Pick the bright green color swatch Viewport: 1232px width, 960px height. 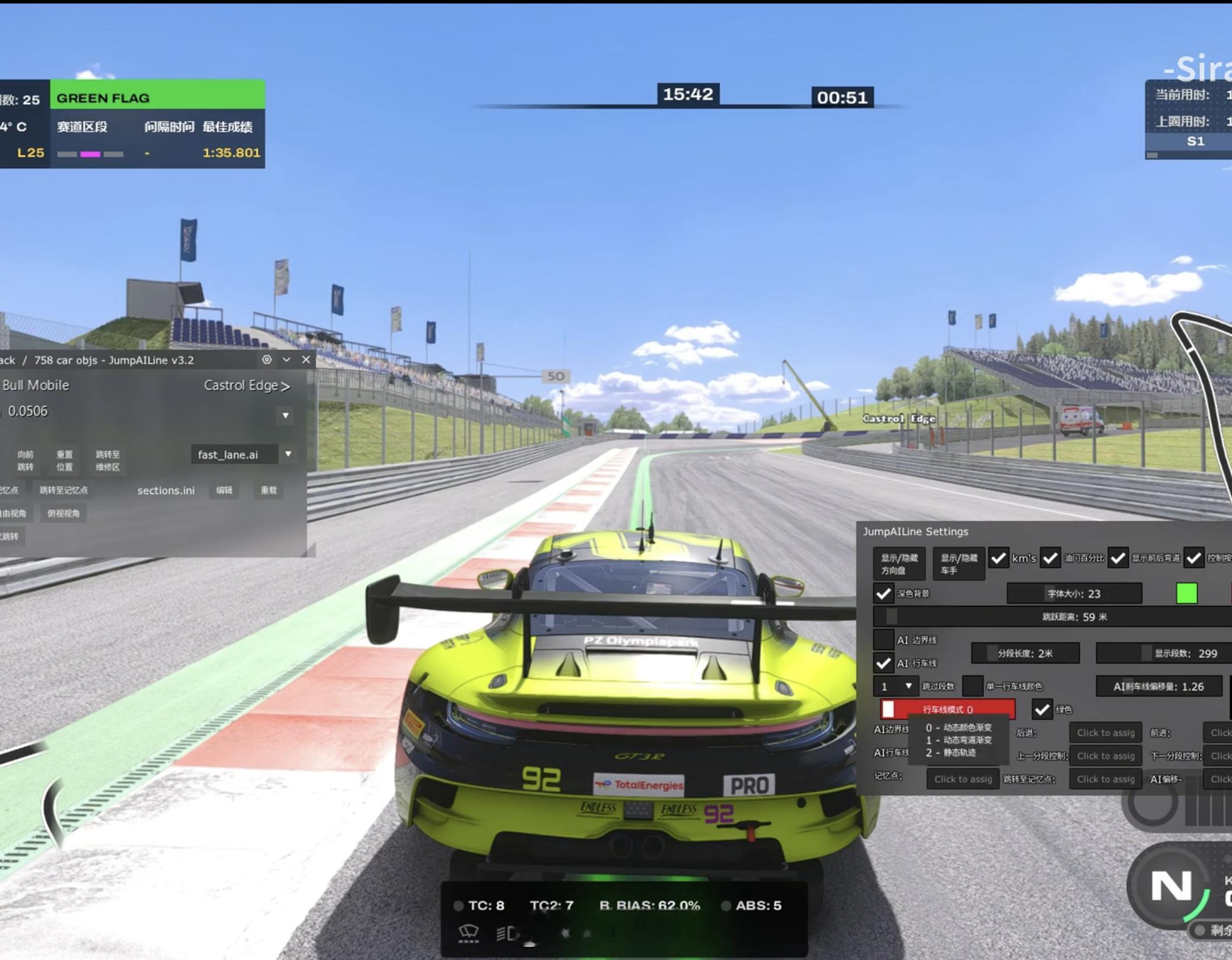pyautogui.click(x=1187, y=594)
